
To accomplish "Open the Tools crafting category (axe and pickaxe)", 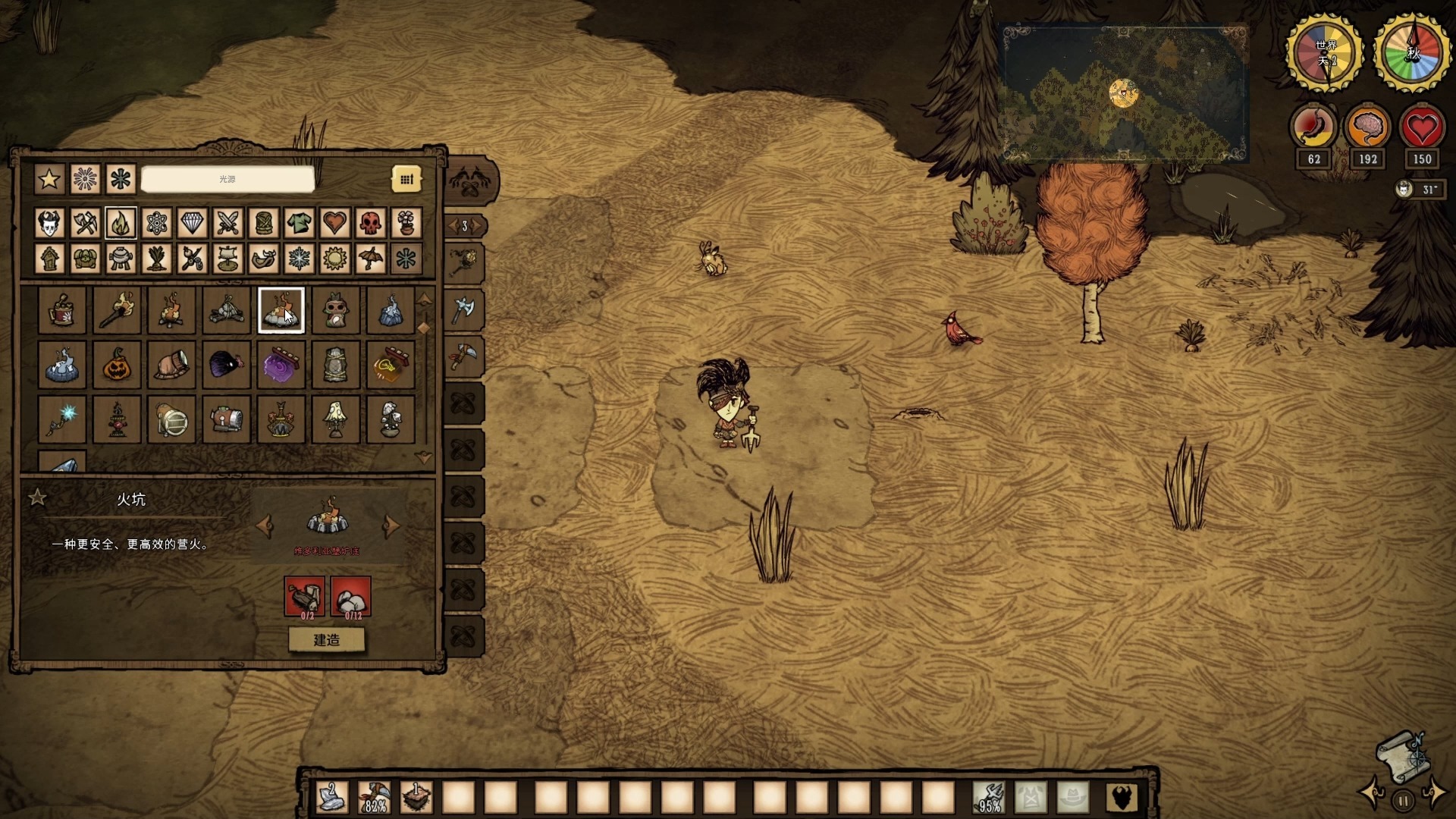I will pyautogui.click(x=85, y=223).
